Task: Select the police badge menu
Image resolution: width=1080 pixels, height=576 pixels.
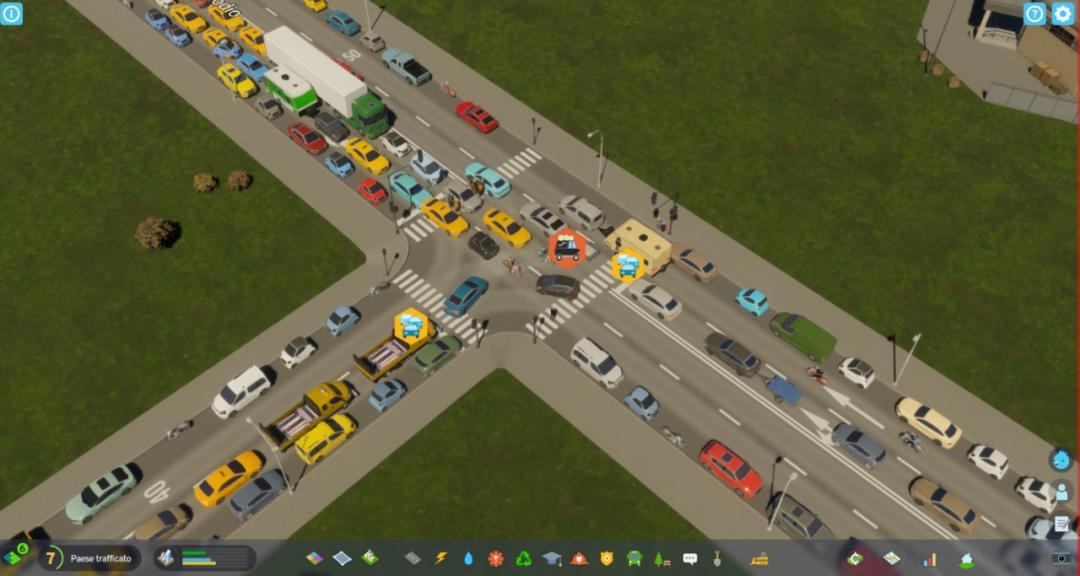Action: 606,558
